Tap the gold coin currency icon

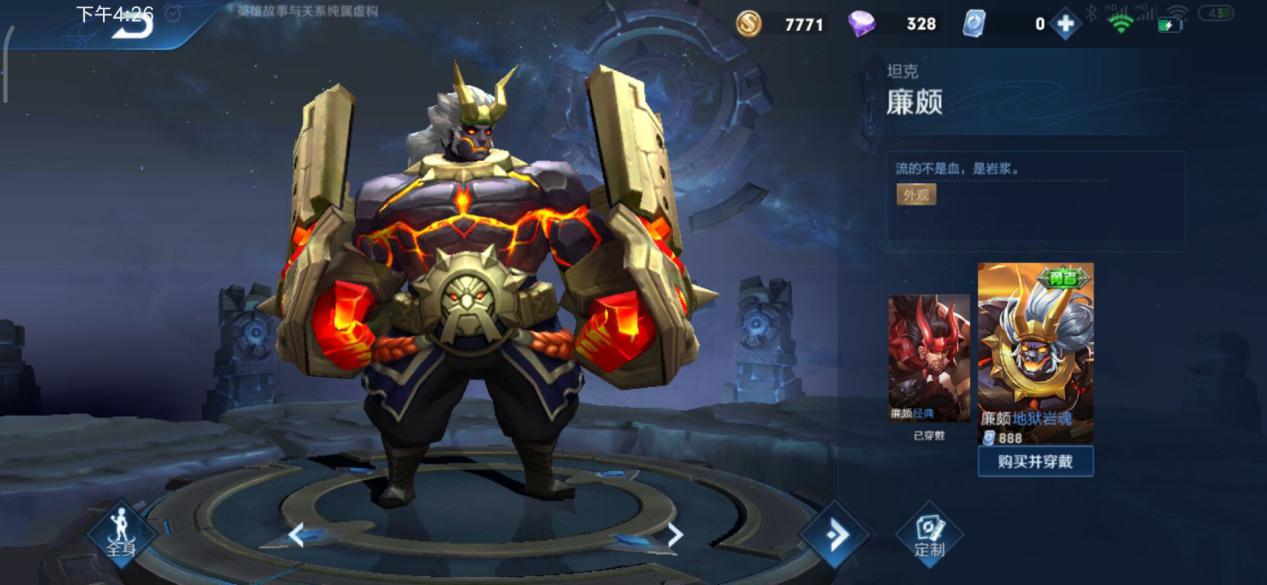click(x=748, y=24)
